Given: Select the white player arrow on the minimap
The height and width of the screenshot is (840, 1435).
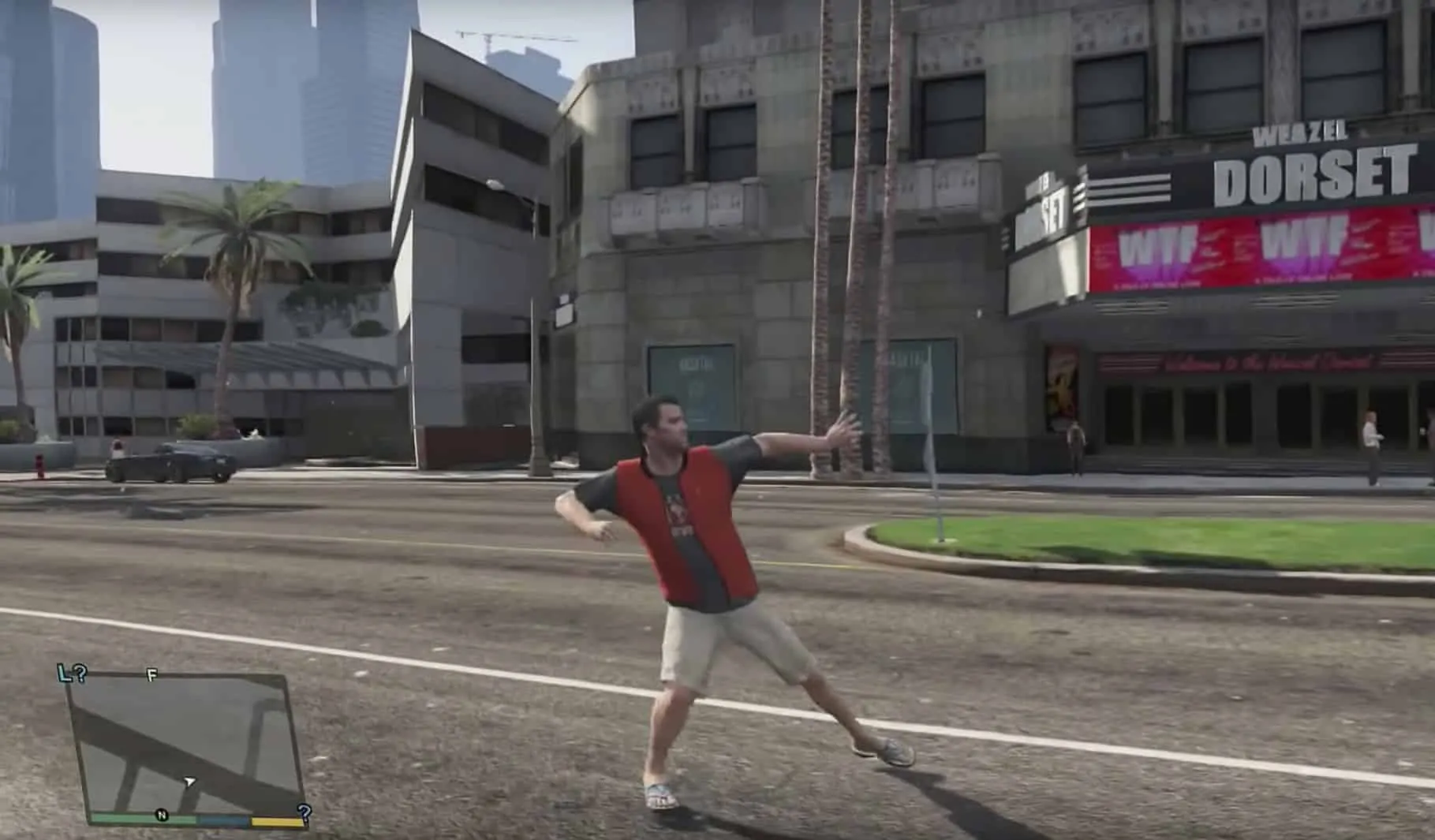Looking at the screenshot, I should [x=189, y=781].
